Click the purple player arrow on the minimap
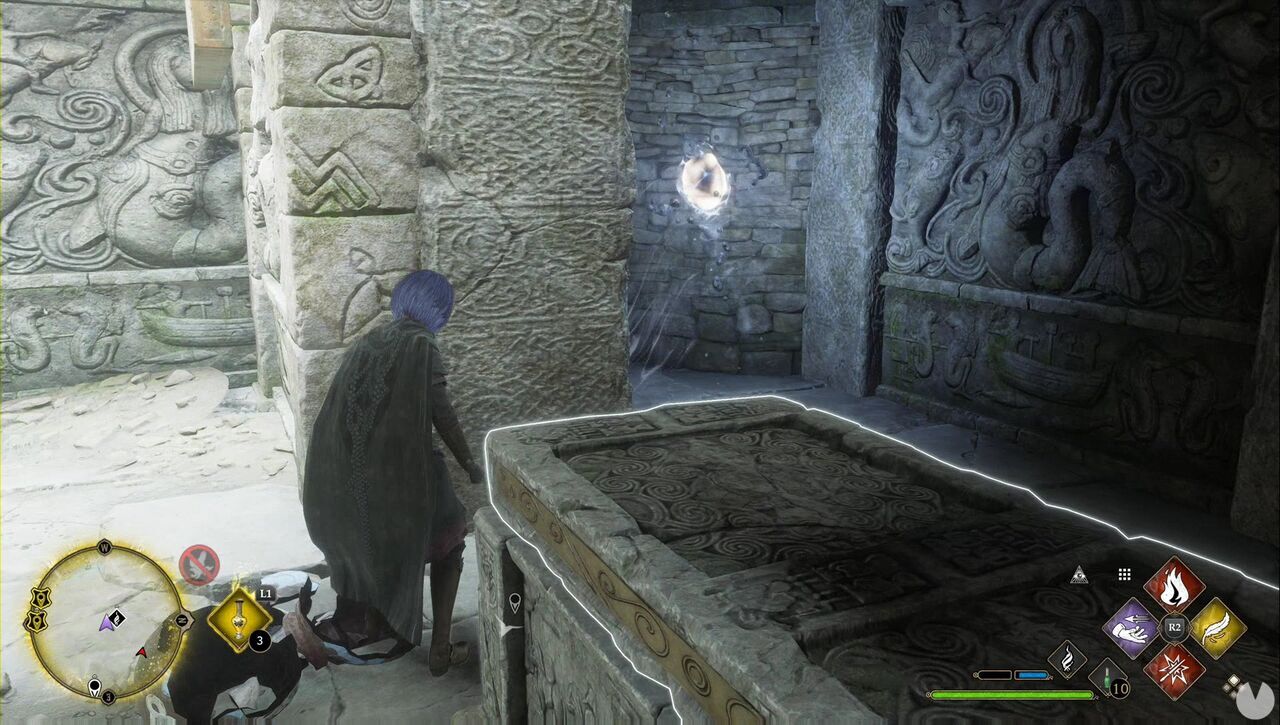This screenshot has height=725, width=1280. click(x=107, y=625)
